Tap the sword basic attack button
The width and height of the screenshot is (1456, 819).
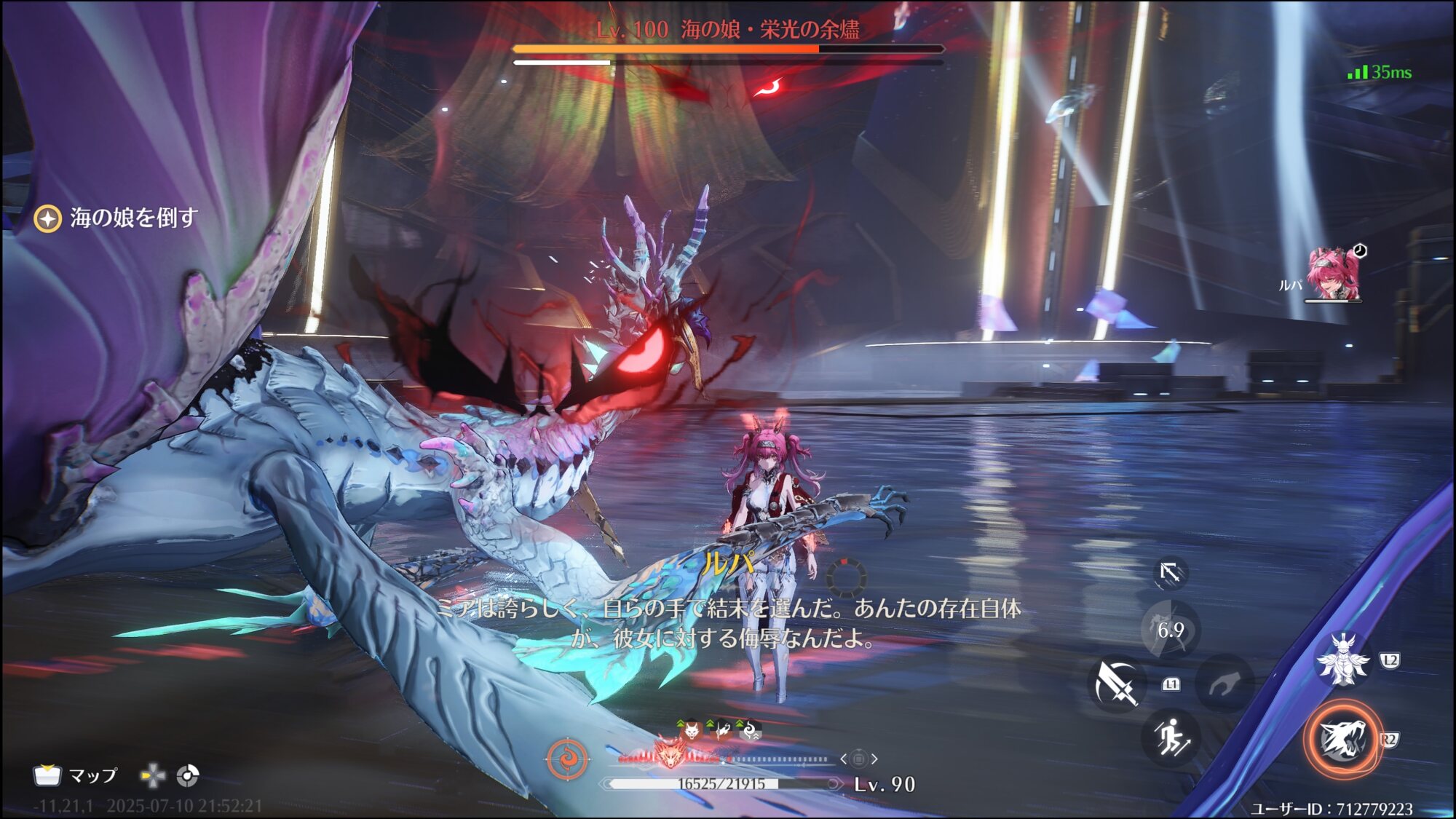pyautogui.click(x=1115, y=684)
